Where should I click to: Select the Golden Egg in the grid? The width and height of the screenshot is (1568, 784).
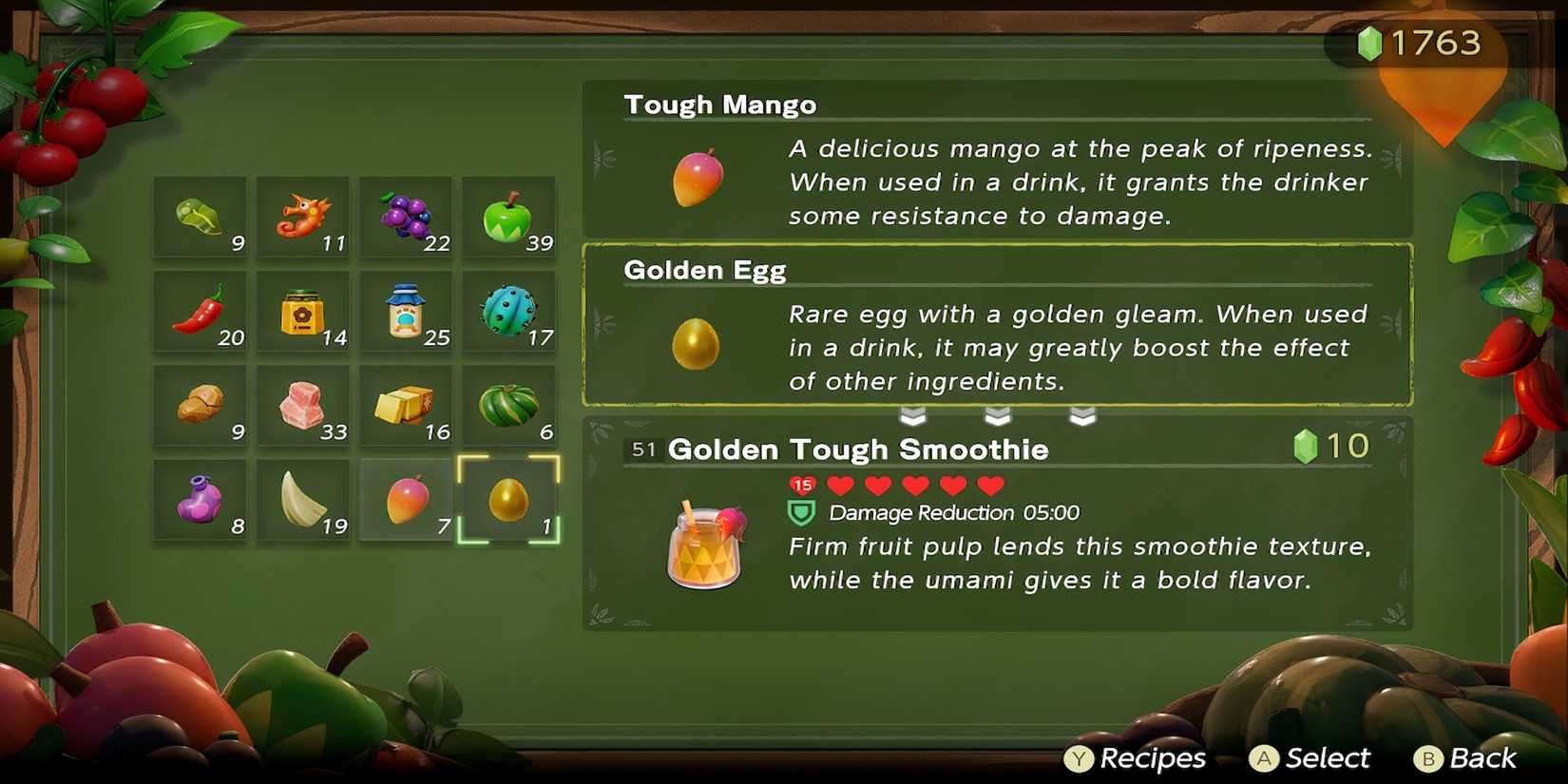[x=509, y=496]
